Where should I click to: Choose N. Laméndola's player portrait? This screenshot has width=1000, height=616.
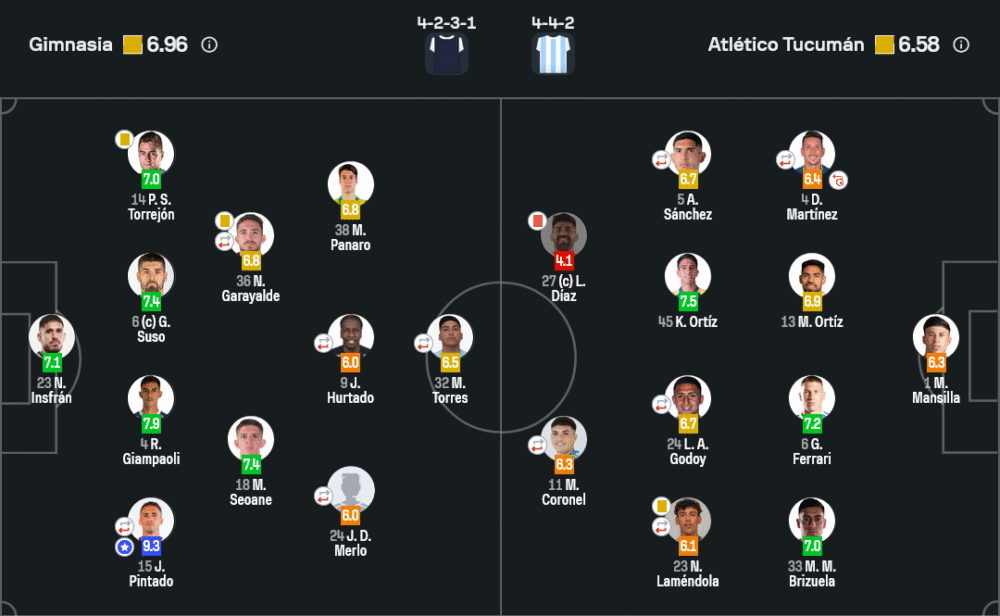(688, 520)
